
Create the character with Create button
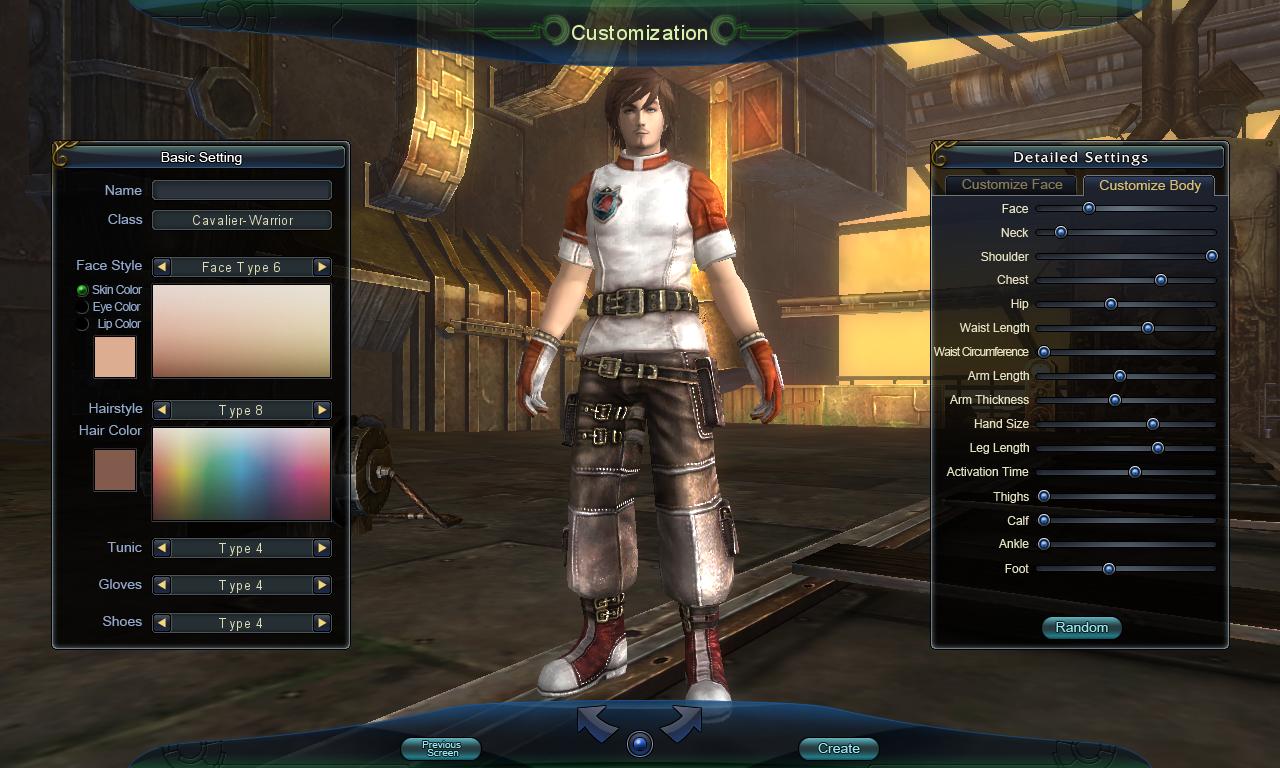coord(838,748)
